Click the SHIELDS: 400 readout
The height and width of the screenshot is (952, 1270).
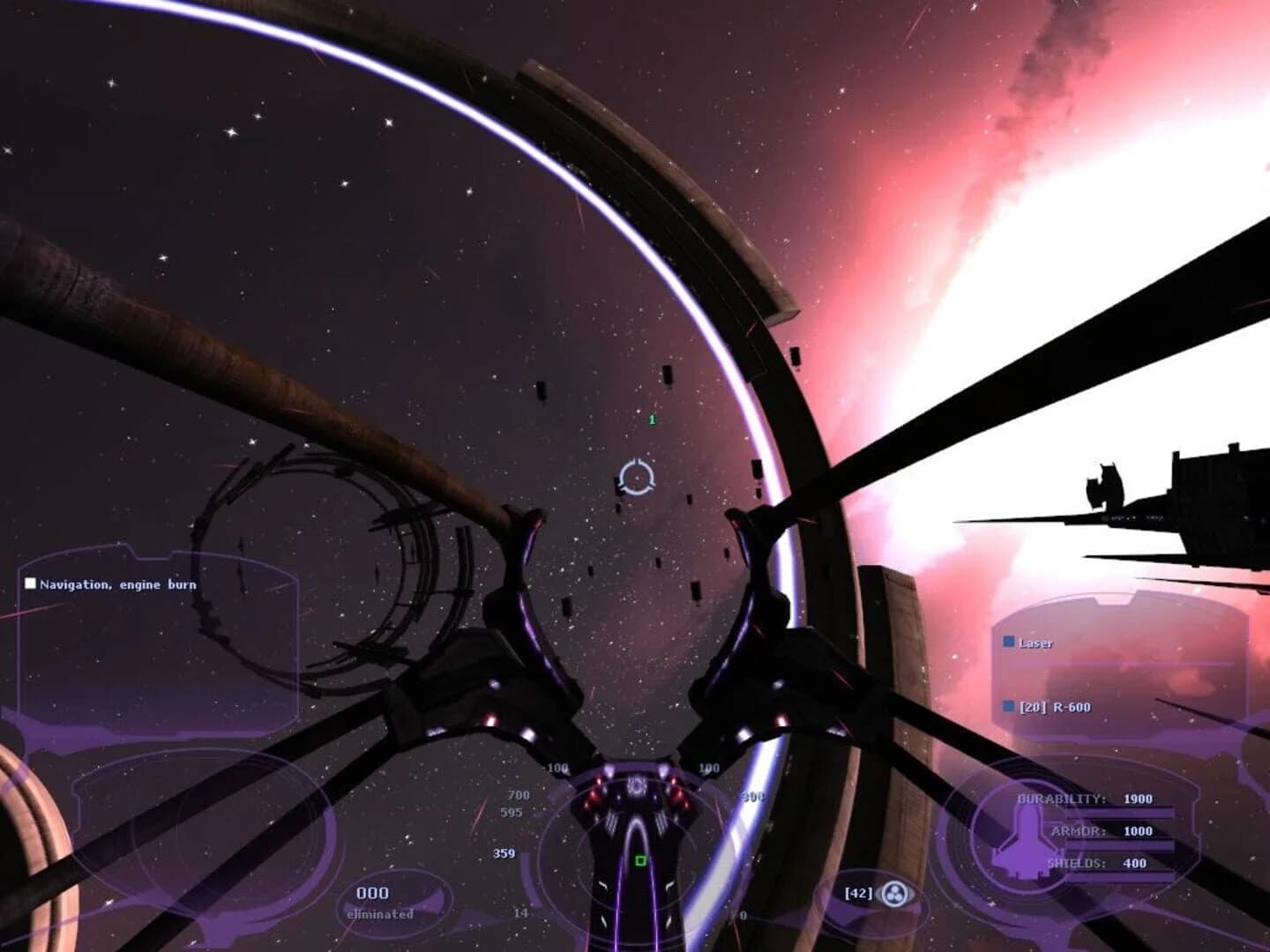1098,861
